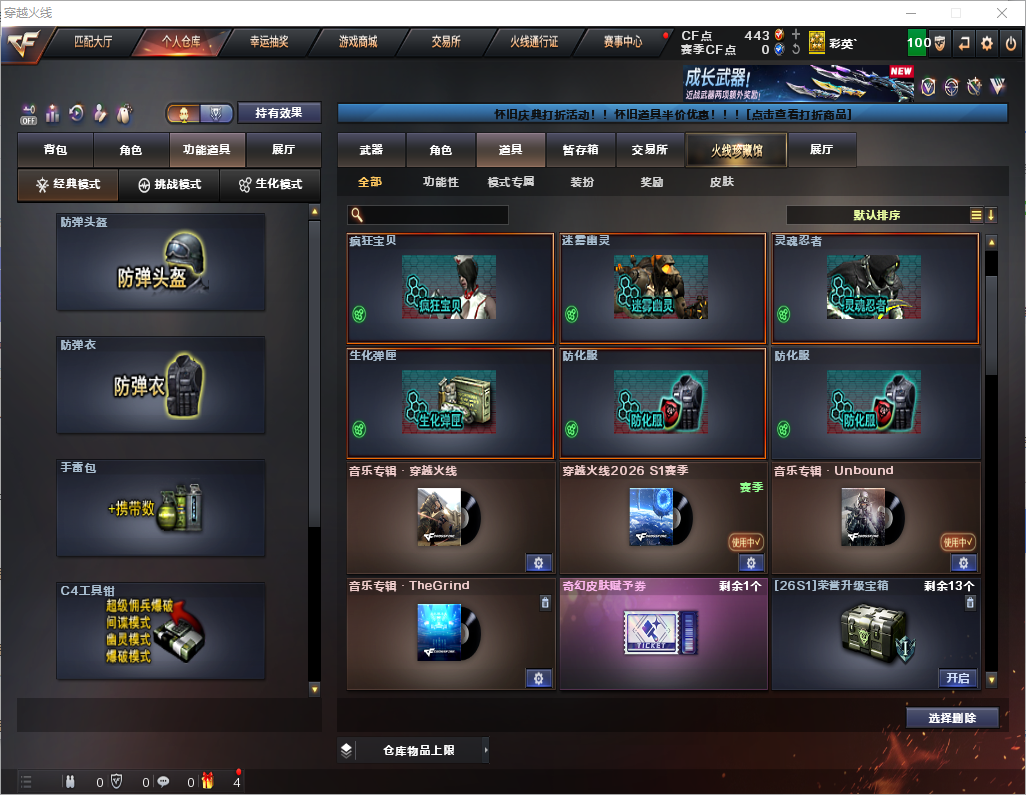
Task: Go to the 幸运抽奖 lucky draw
Action: (x=268, y=42)
